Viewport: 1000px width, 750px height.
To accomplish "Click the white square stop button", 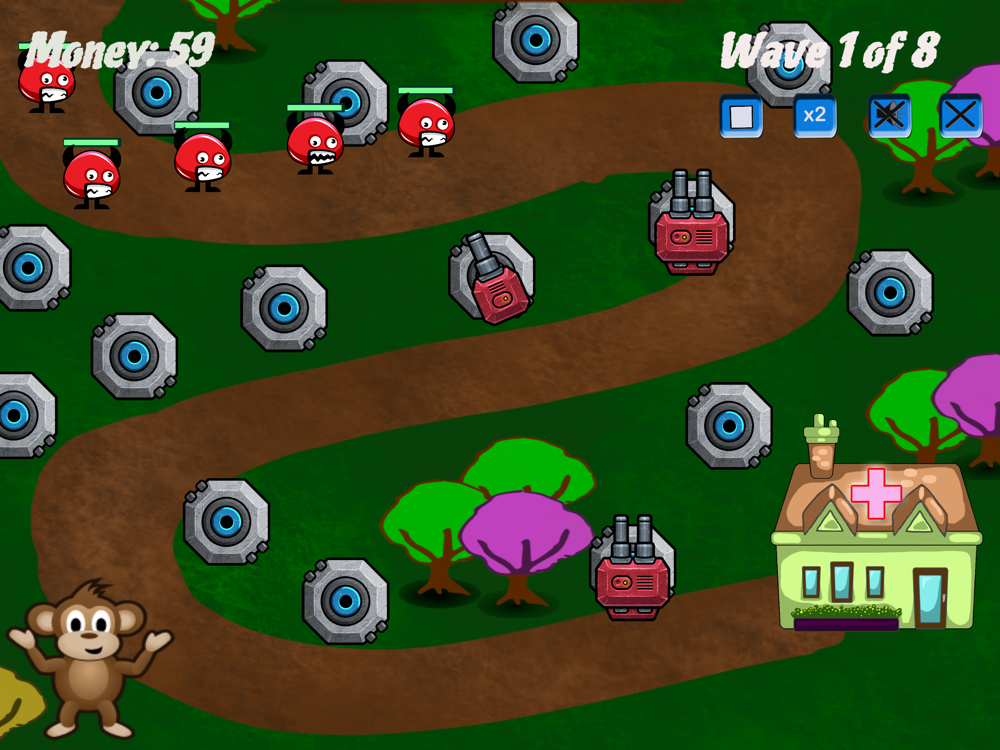I will tap(741, 116).
